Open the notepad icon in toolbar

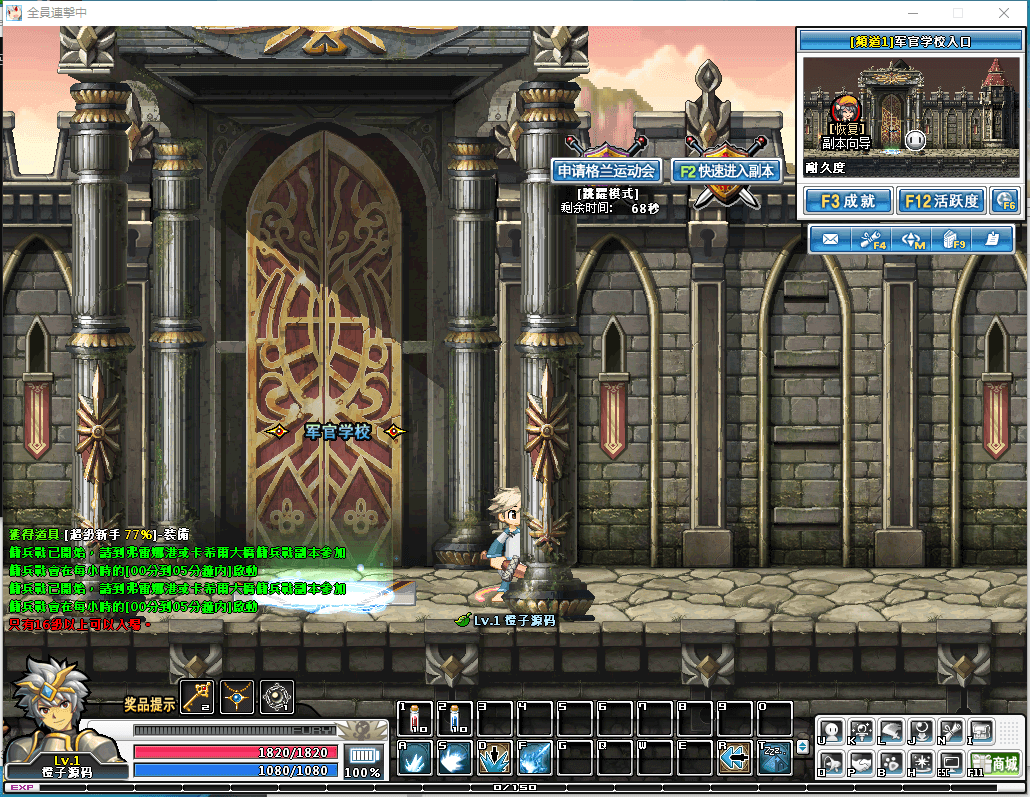click(992, 240)
